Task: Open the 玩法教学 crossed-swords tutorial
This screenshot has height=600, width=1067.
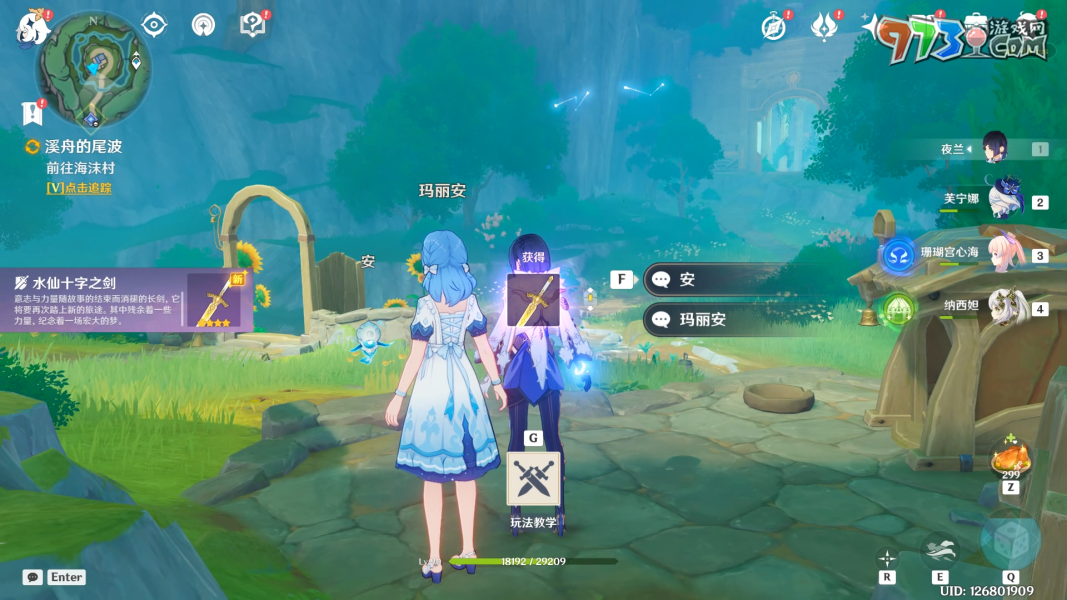Action: [x=533, y=479]
